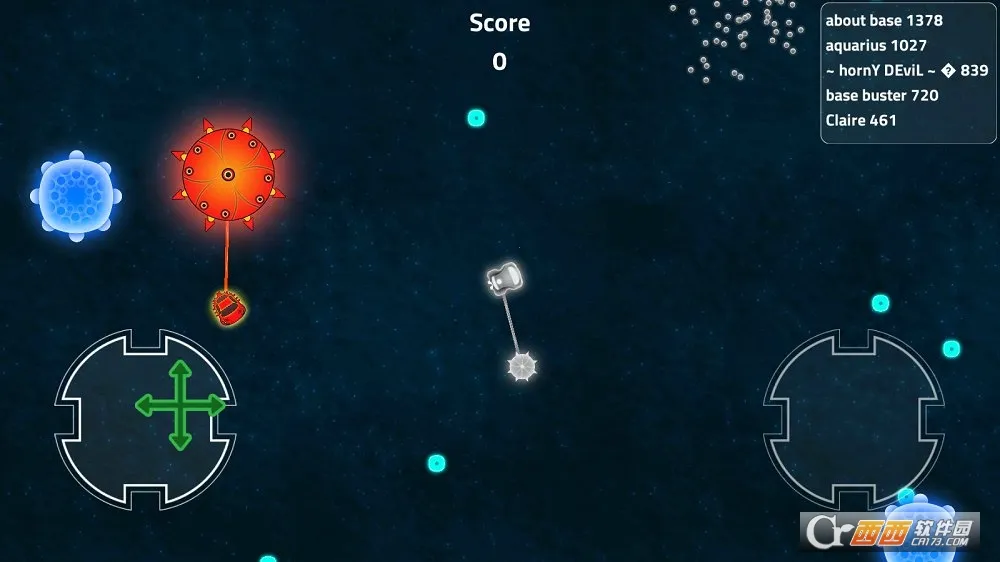Select leaderboard entry about base 1378
This screenshot has width=1000, height=562.
pos(884,21)
